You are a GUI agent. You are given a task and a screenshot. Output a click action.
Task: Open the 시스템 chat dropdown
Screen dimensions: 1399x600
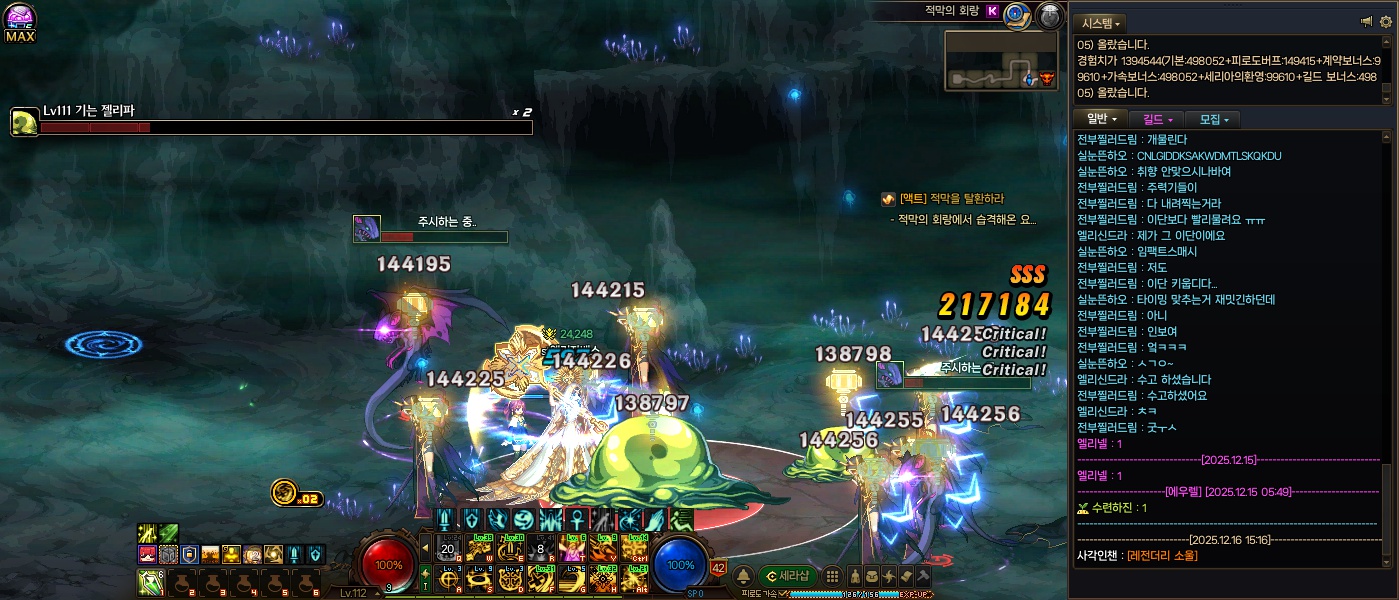(1100, 23)
